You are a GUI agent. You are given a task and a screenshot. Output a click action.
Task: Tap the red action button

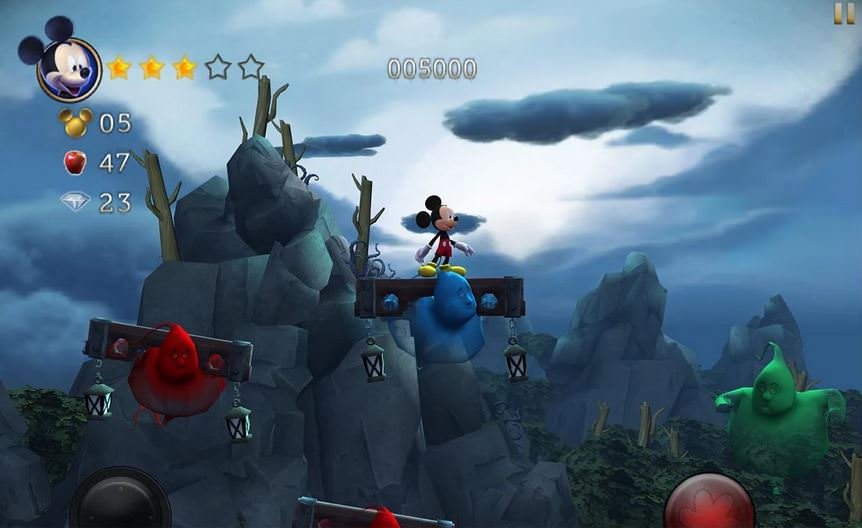[710, 503]
